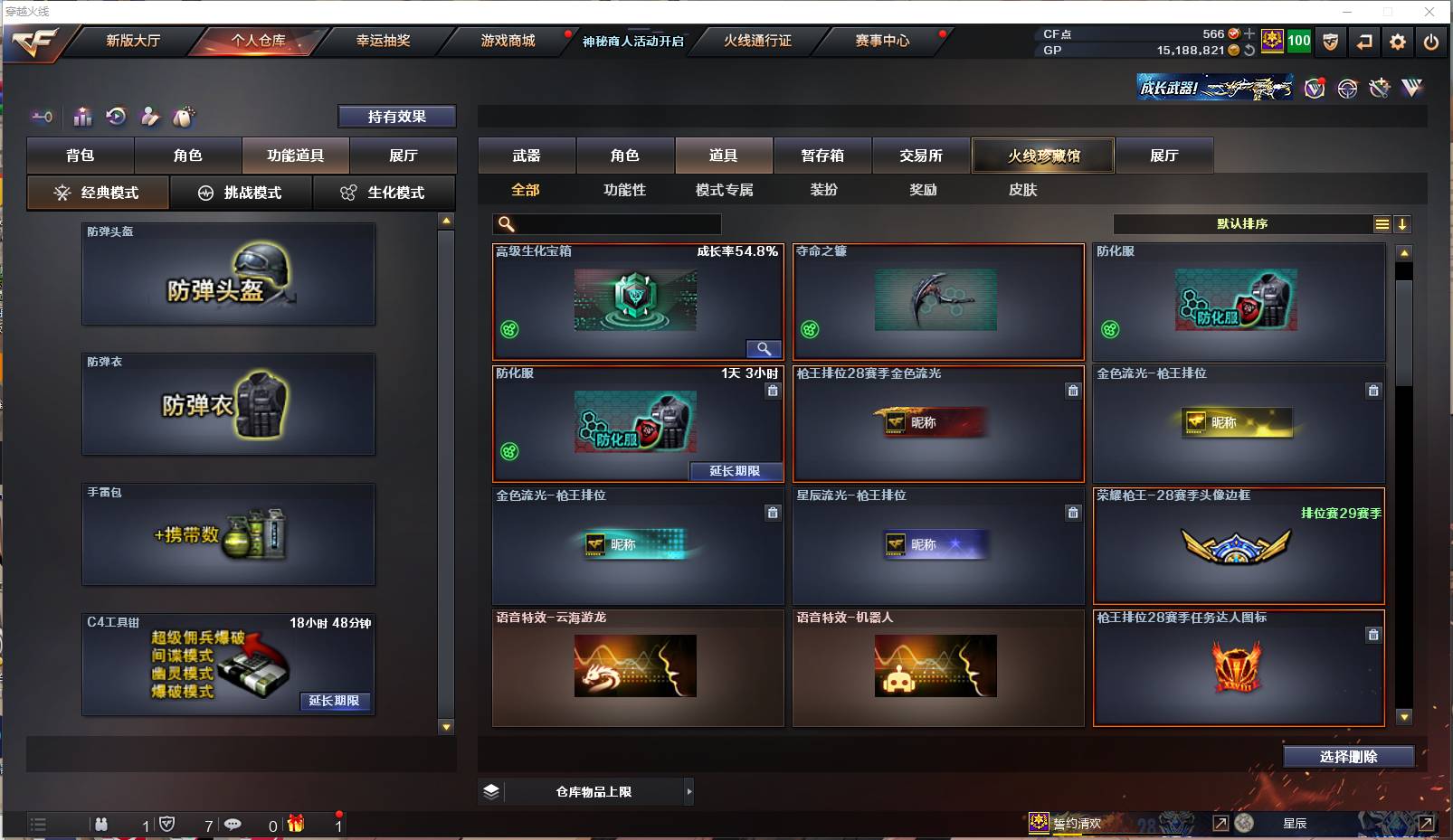The height and width of the screenshot is (840, 1453).
Task: Toggle descending sort with the down arrow icon
Action: (1403, 223)
